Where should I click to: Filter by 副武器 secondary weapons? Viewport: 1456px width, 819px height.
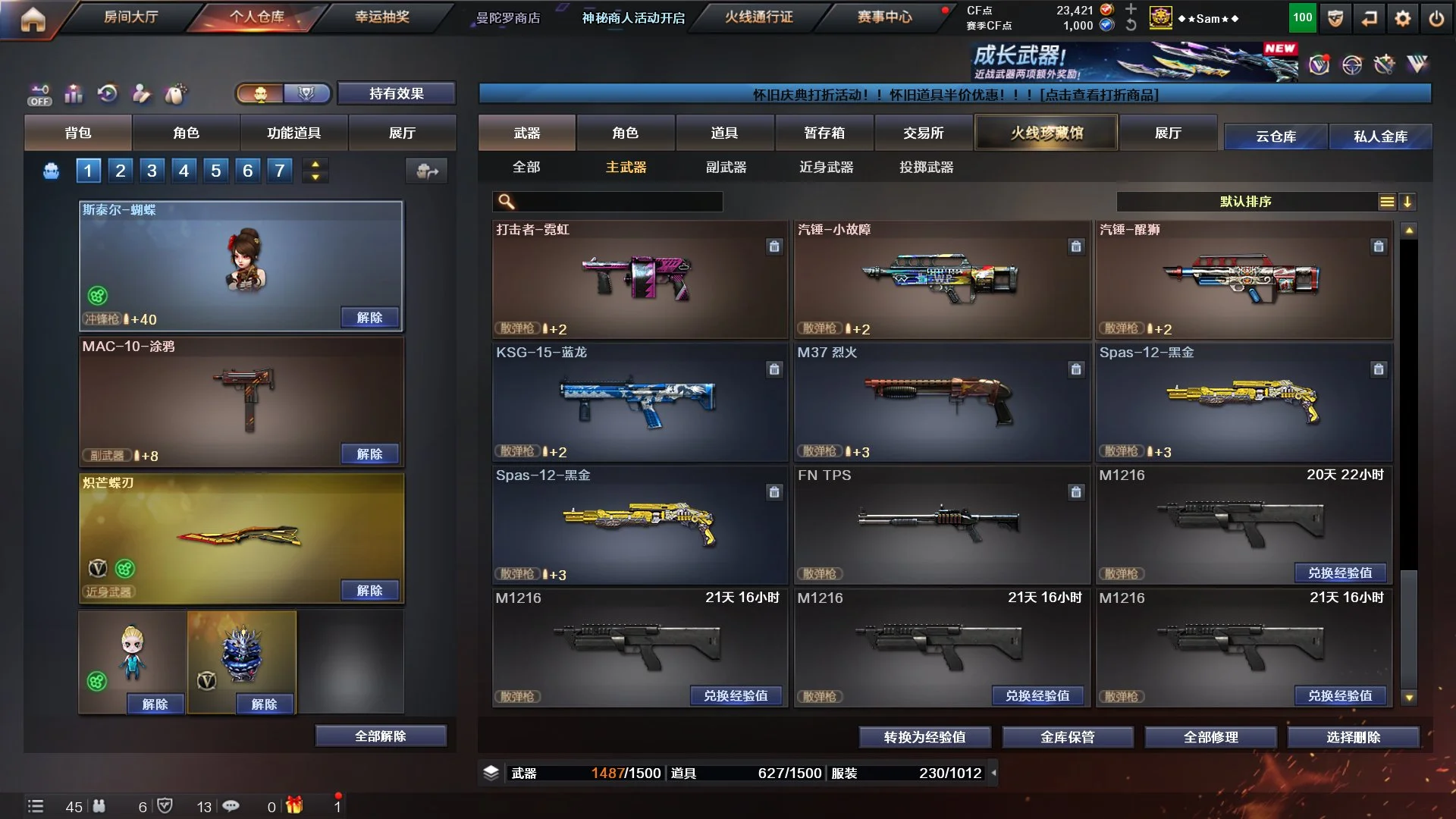(726, 167)
